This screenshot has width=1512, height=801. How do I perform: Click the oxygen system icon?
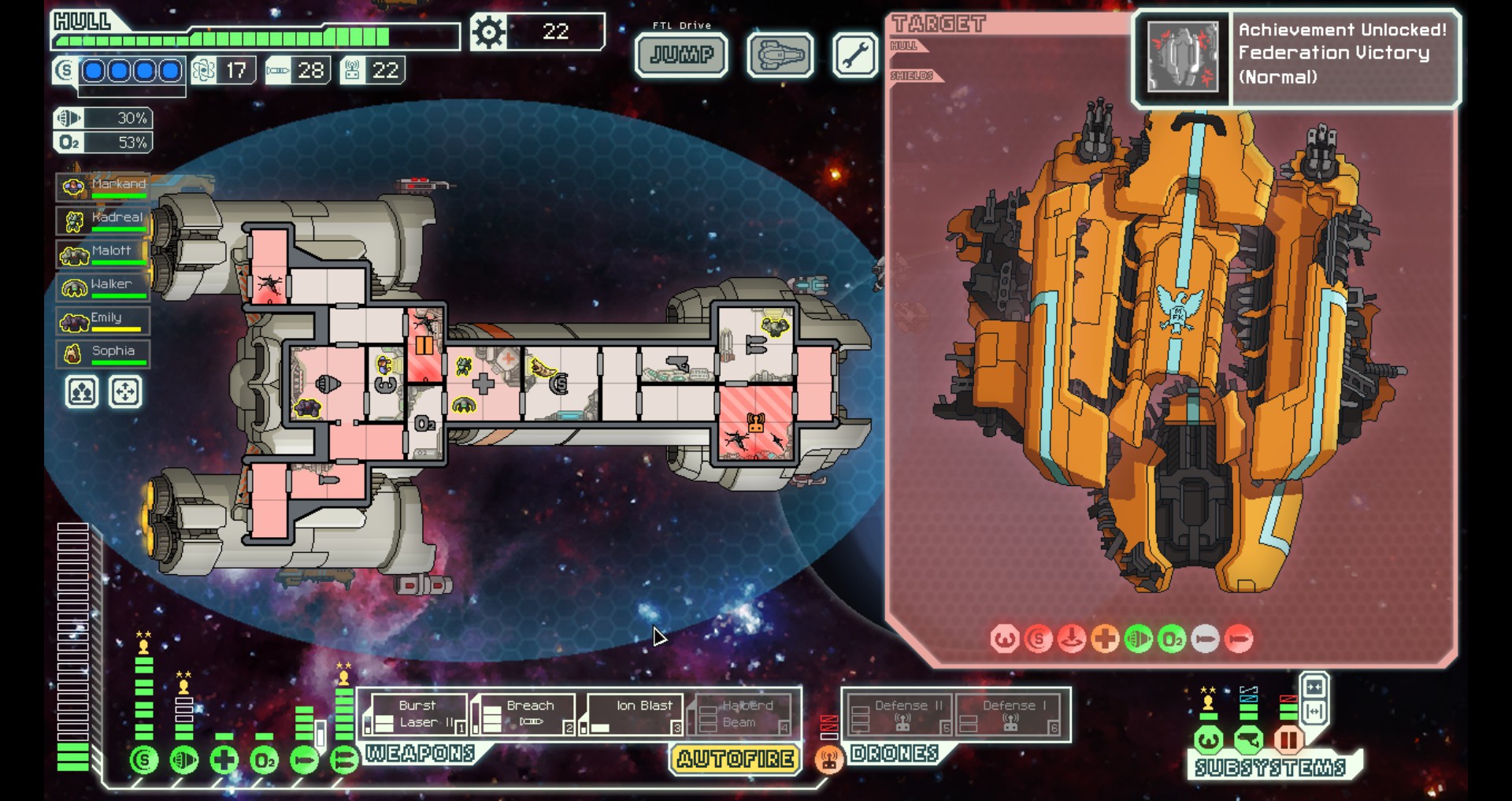(x=265, y=760)
